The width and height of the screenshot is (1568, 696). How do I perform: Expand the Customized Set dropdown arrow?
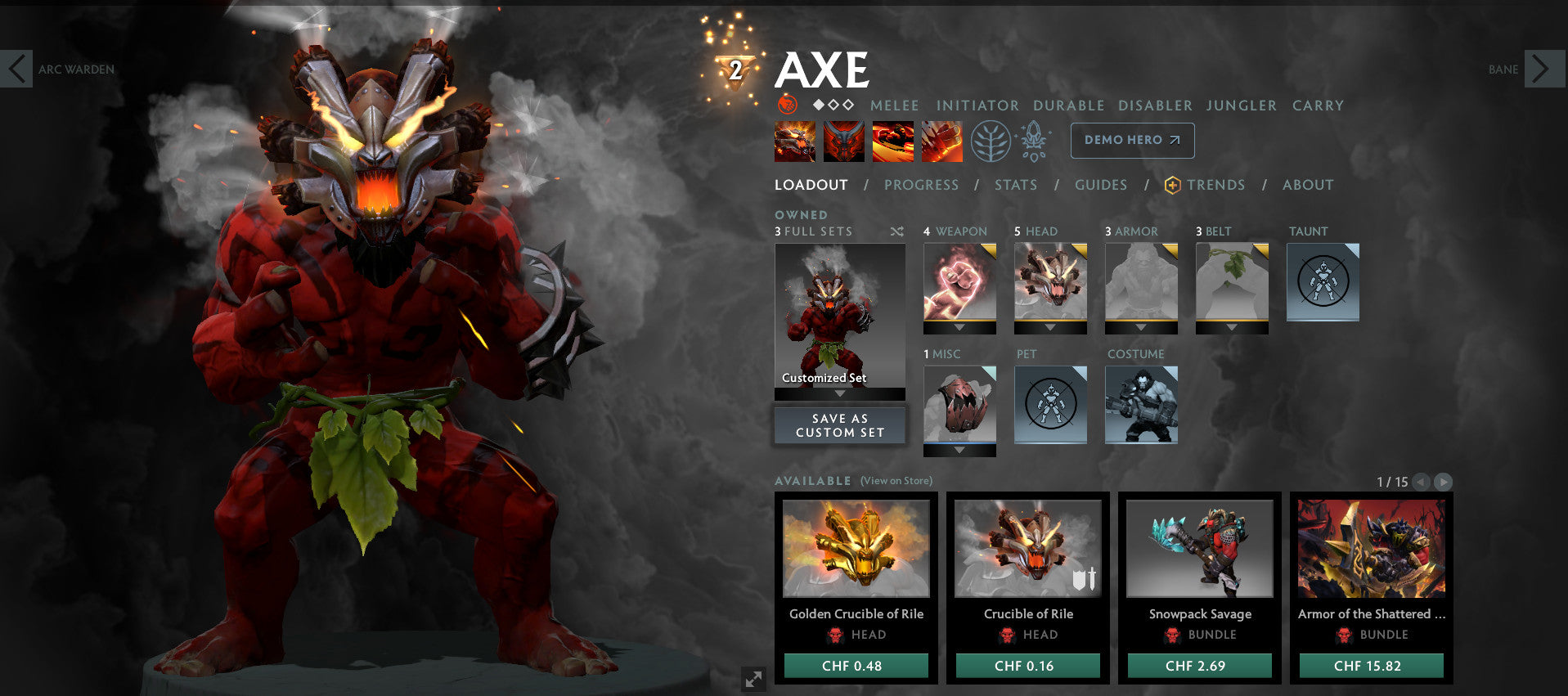click(838, 393)
